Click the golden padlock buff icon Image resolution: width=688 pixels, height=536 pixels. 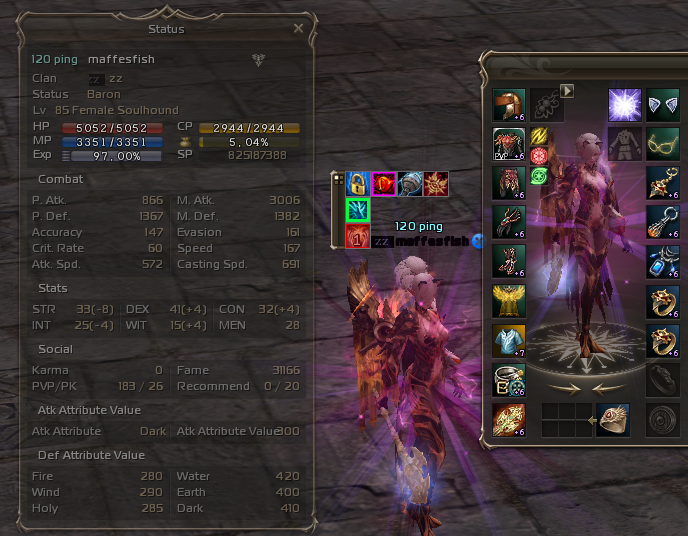coord(357,184)
